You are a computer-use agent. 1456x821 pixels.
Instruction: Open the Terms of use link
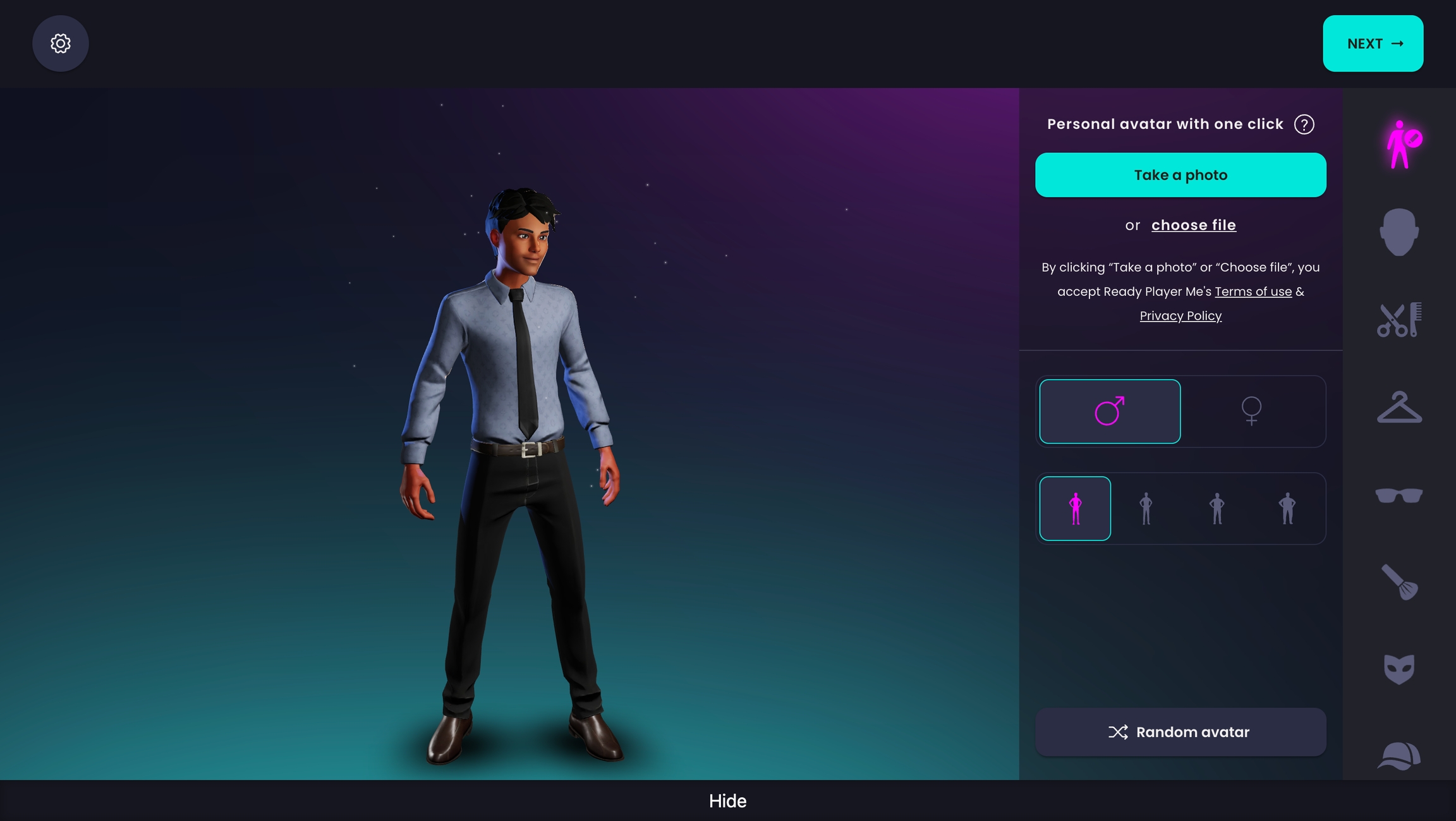click(x=1253, y=291)
